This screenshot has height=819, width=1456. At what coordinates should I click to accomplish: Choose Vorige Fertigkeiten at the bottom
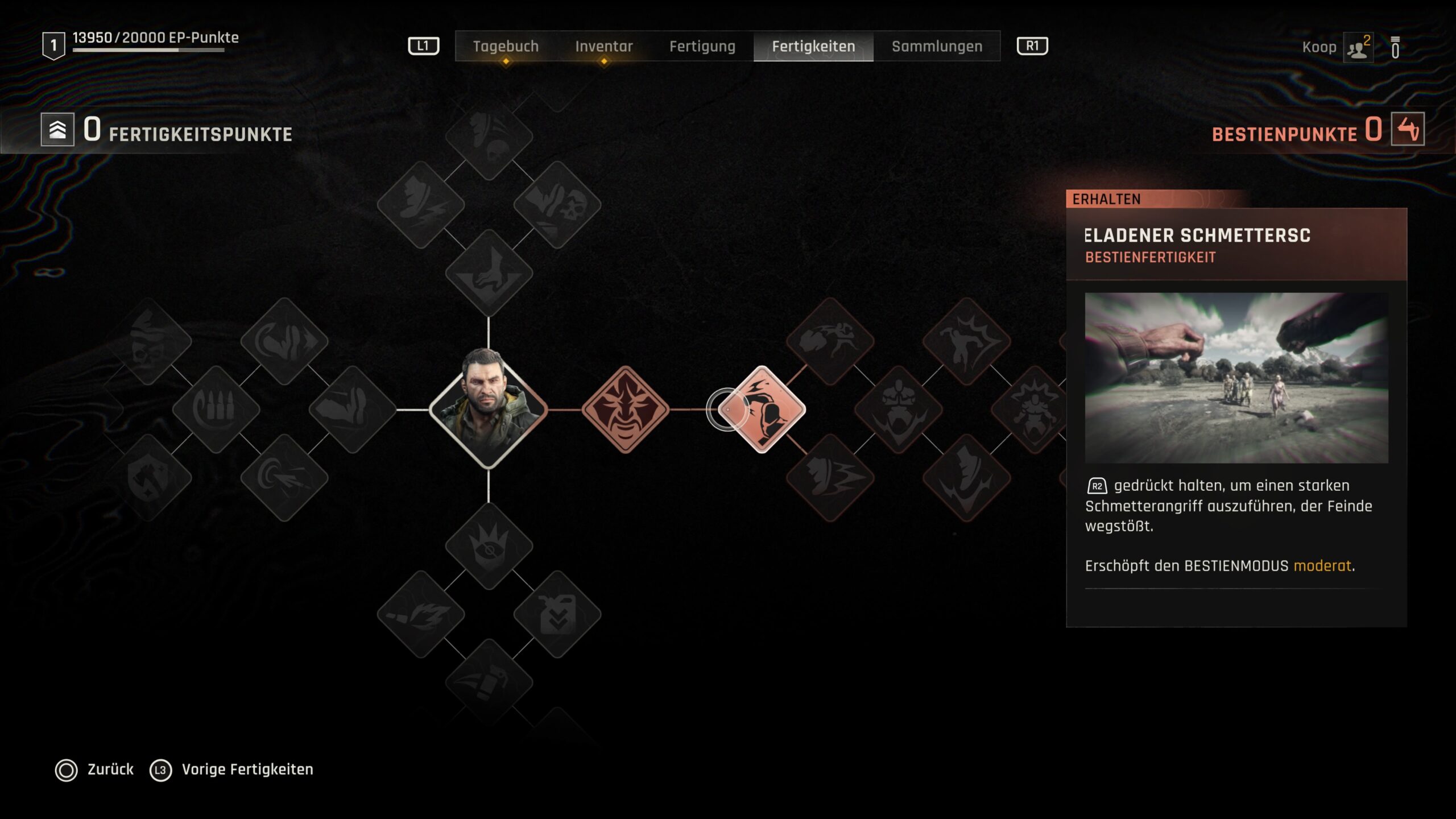(247, 770)
